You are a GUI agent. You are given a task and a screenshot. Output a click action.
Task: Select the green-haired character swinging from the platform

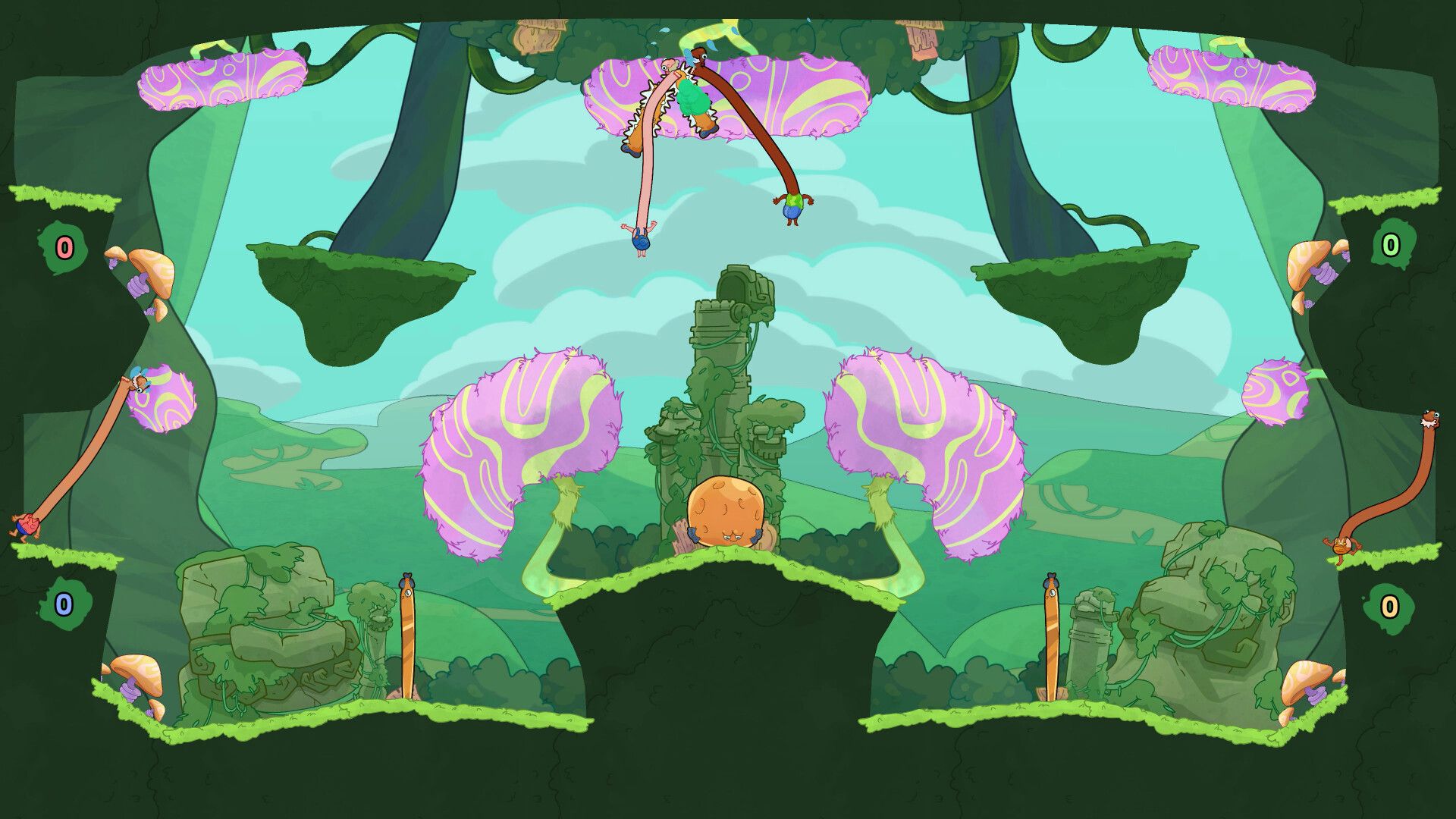(x=692, y=102)
